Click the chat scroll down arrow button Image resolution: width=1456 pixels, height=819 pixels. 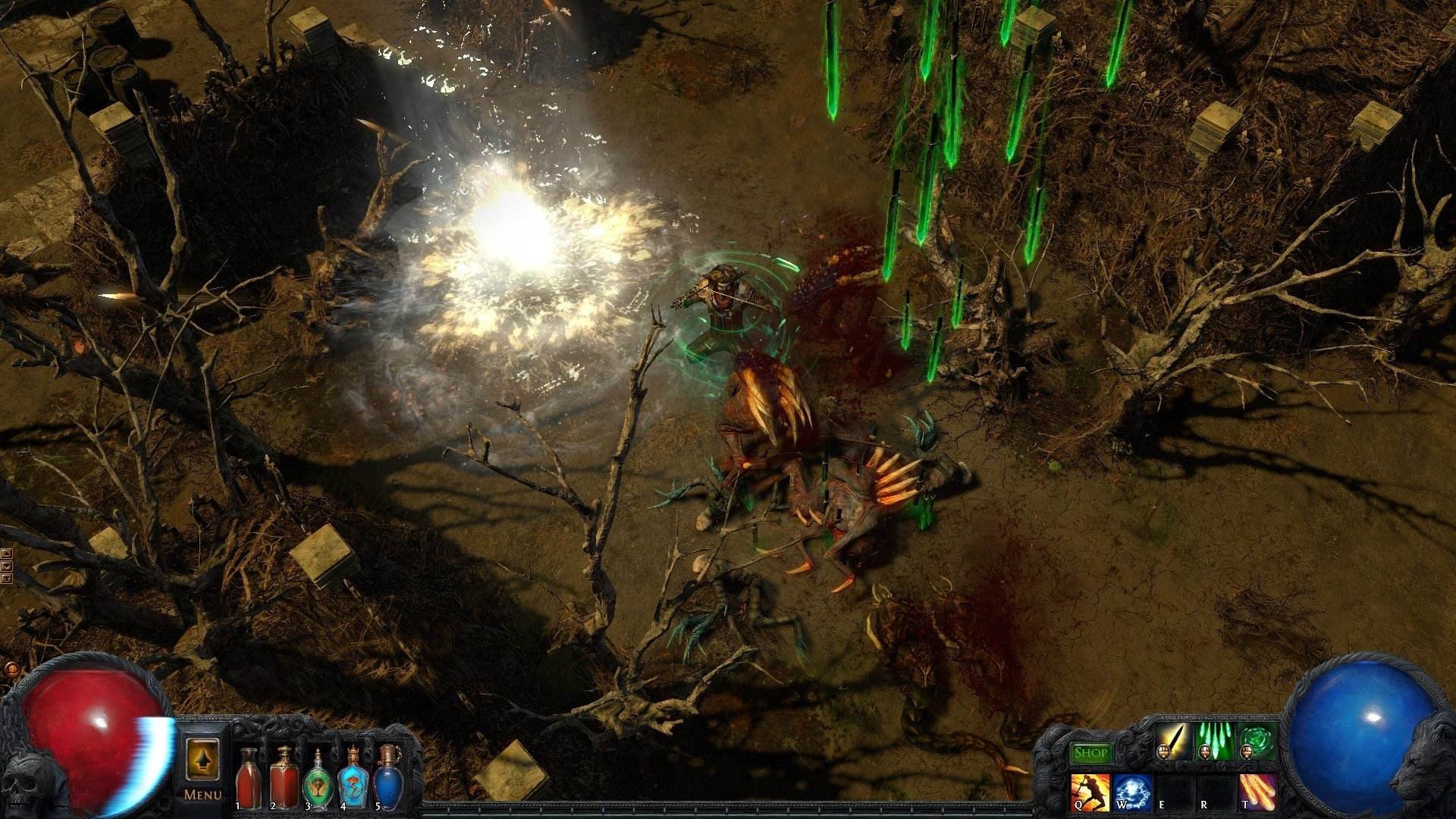7,566
